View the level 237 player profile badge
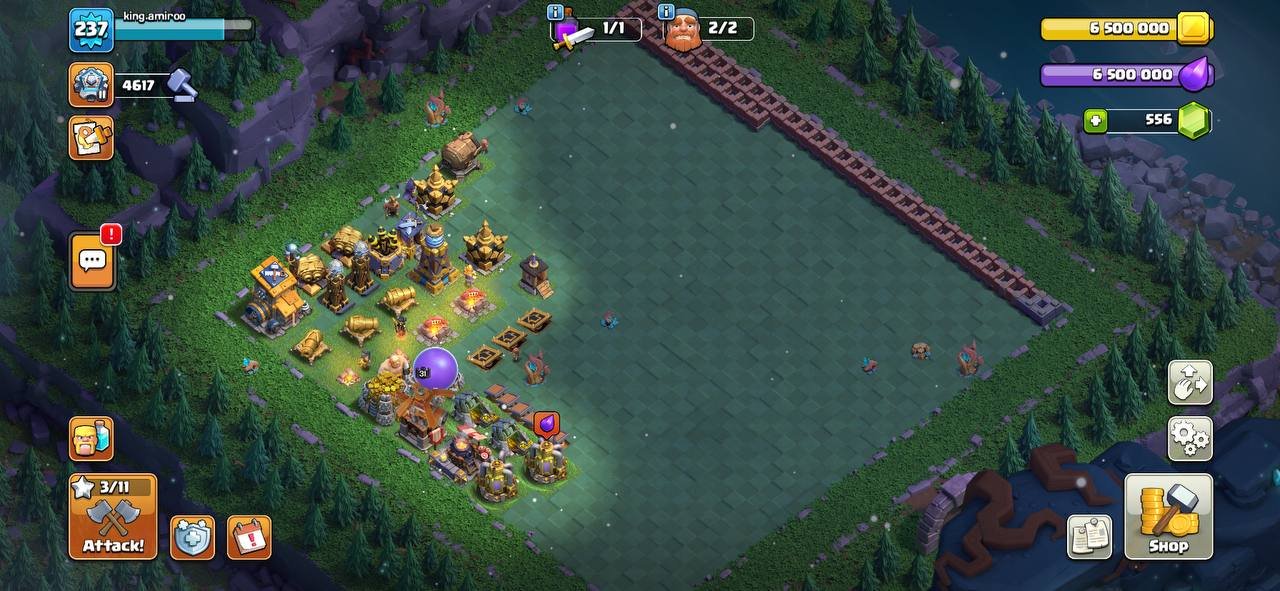This screenshot has height=591, width=1280. (91, 29)
